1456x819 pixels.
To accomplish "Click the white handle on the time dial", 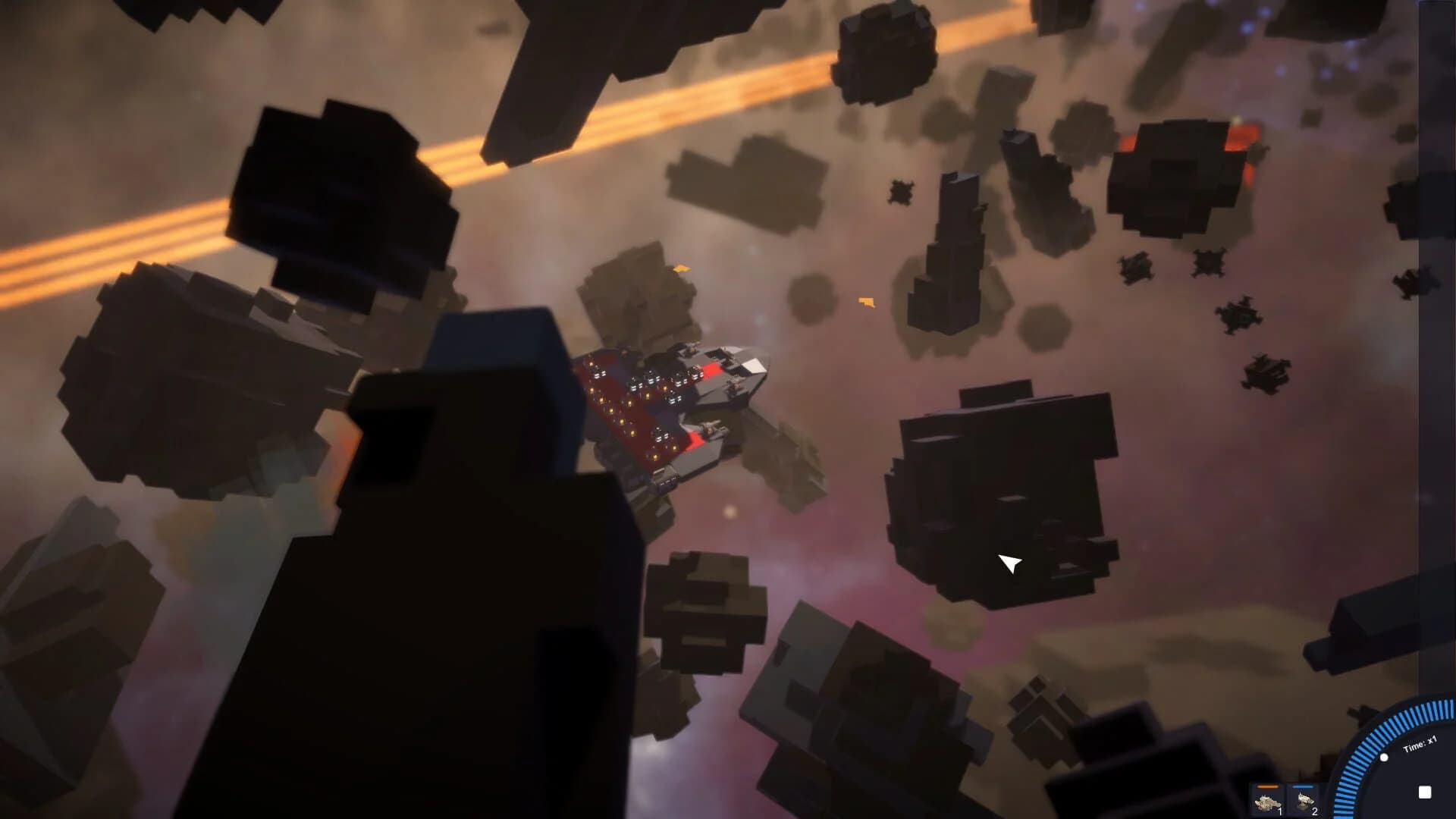I will pos(1384,758).
